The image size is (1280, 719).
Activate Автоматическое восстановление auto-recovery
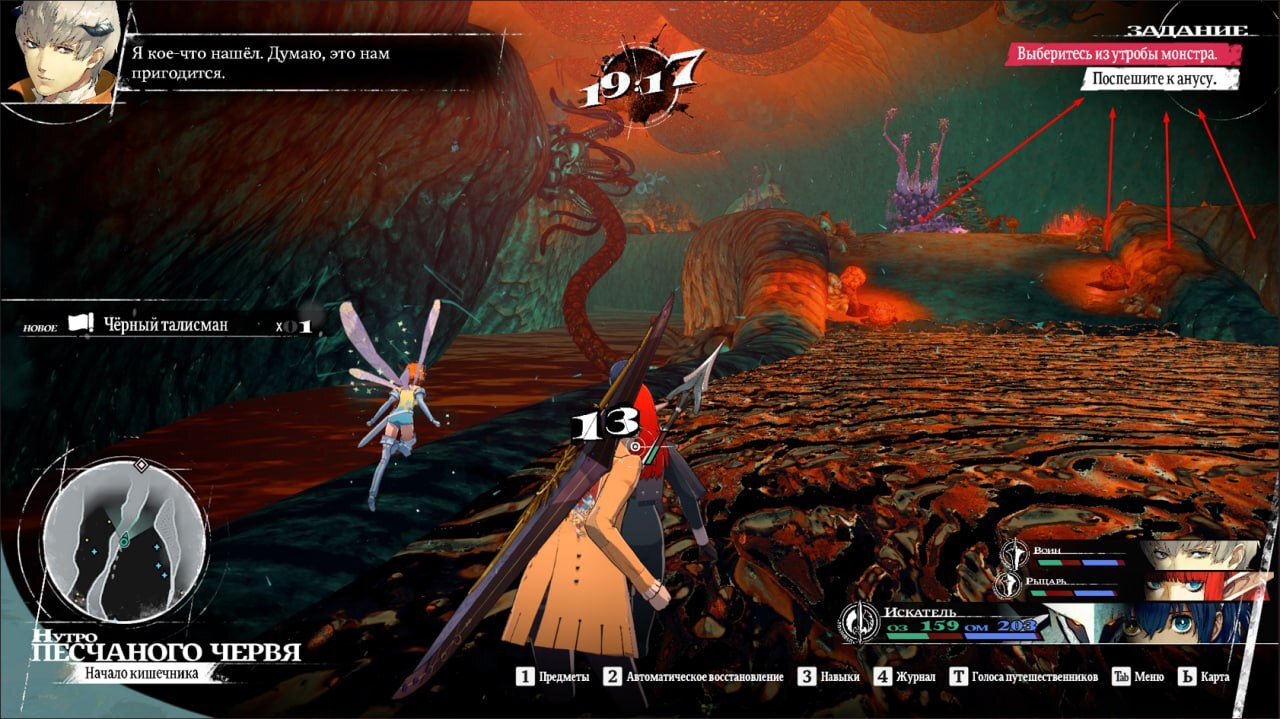tap(693, 677)
